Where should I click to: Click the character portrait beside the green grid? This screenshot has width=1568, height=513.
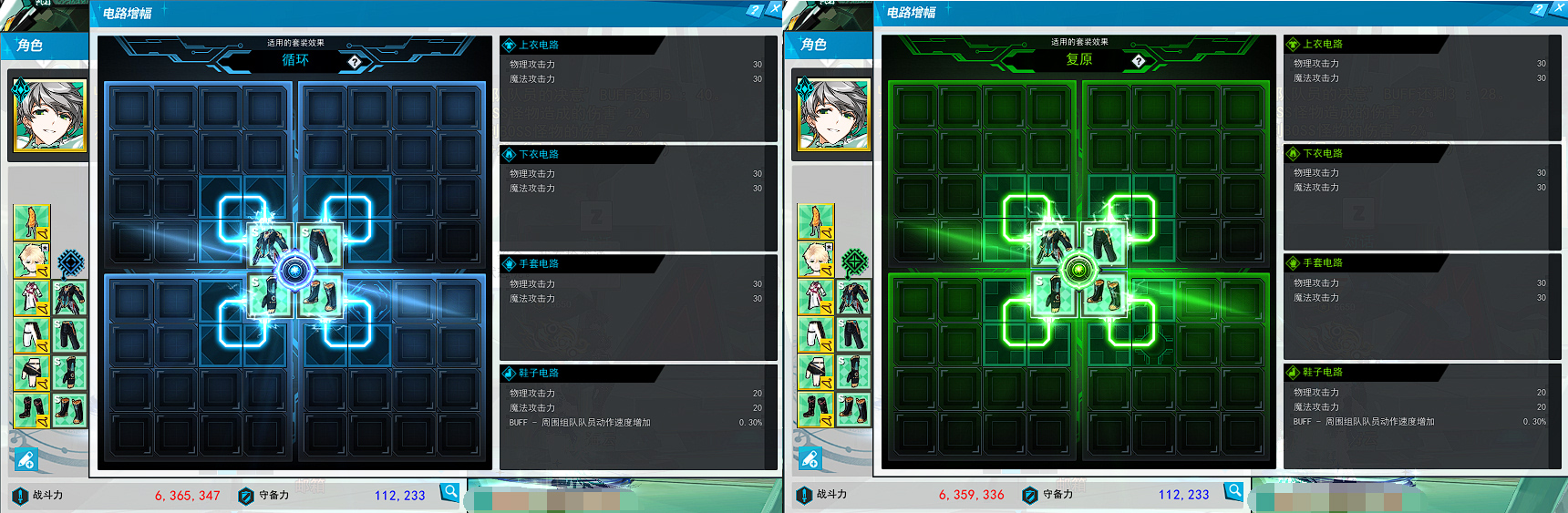[x=833, y=115]
